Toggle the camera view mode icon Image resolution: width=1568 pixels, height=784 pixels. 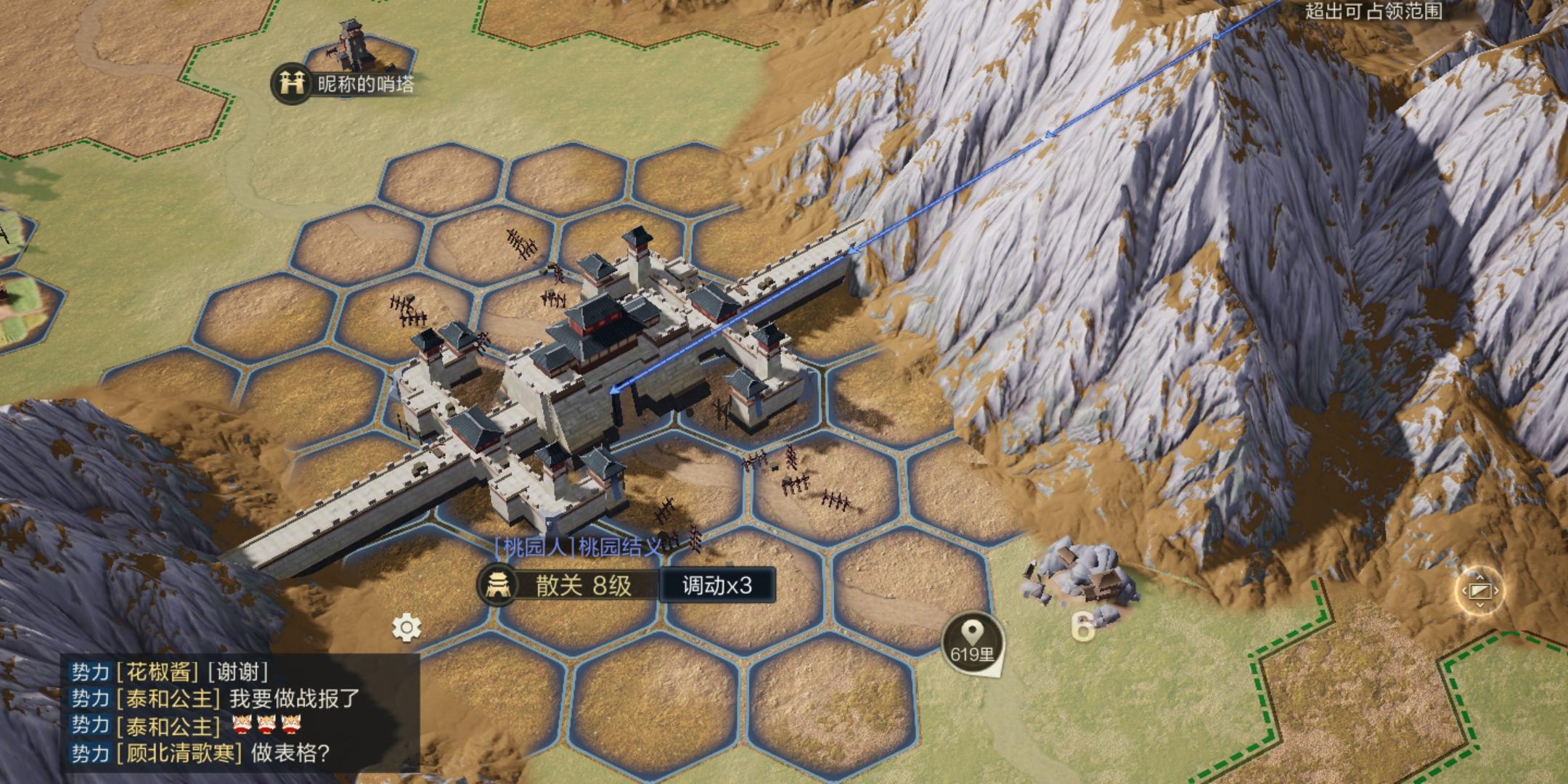point(1481,591)
